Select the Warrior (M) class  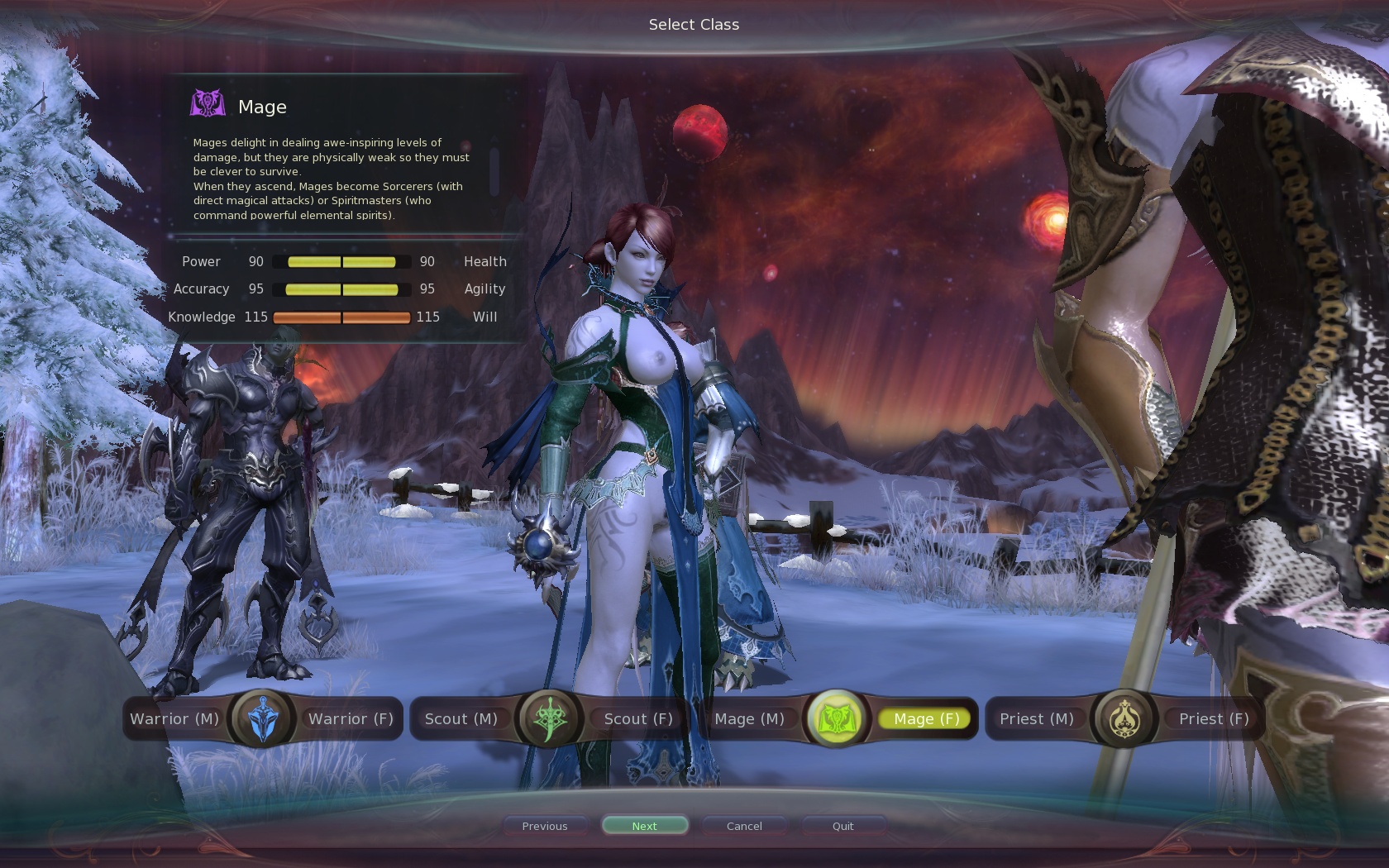point(174,719)
